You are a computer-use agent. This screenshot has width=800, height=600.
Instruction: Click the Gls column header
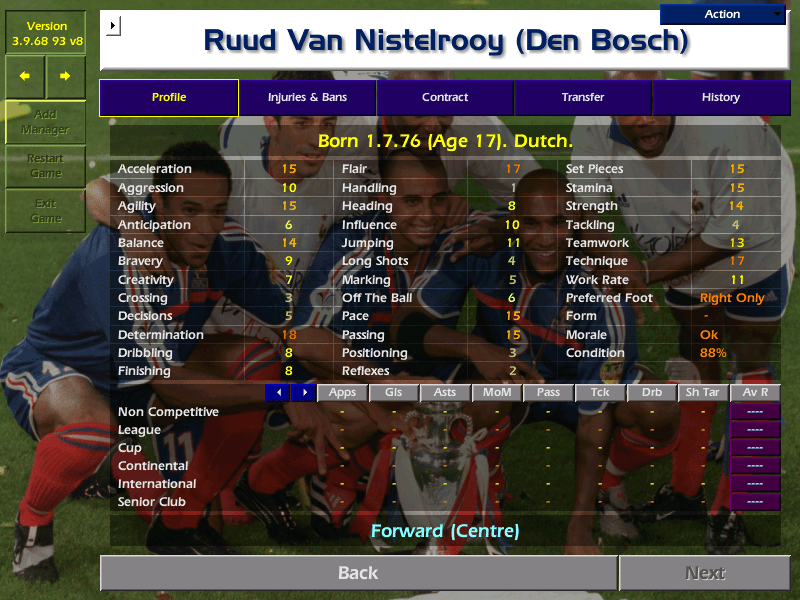click(393, 393)
